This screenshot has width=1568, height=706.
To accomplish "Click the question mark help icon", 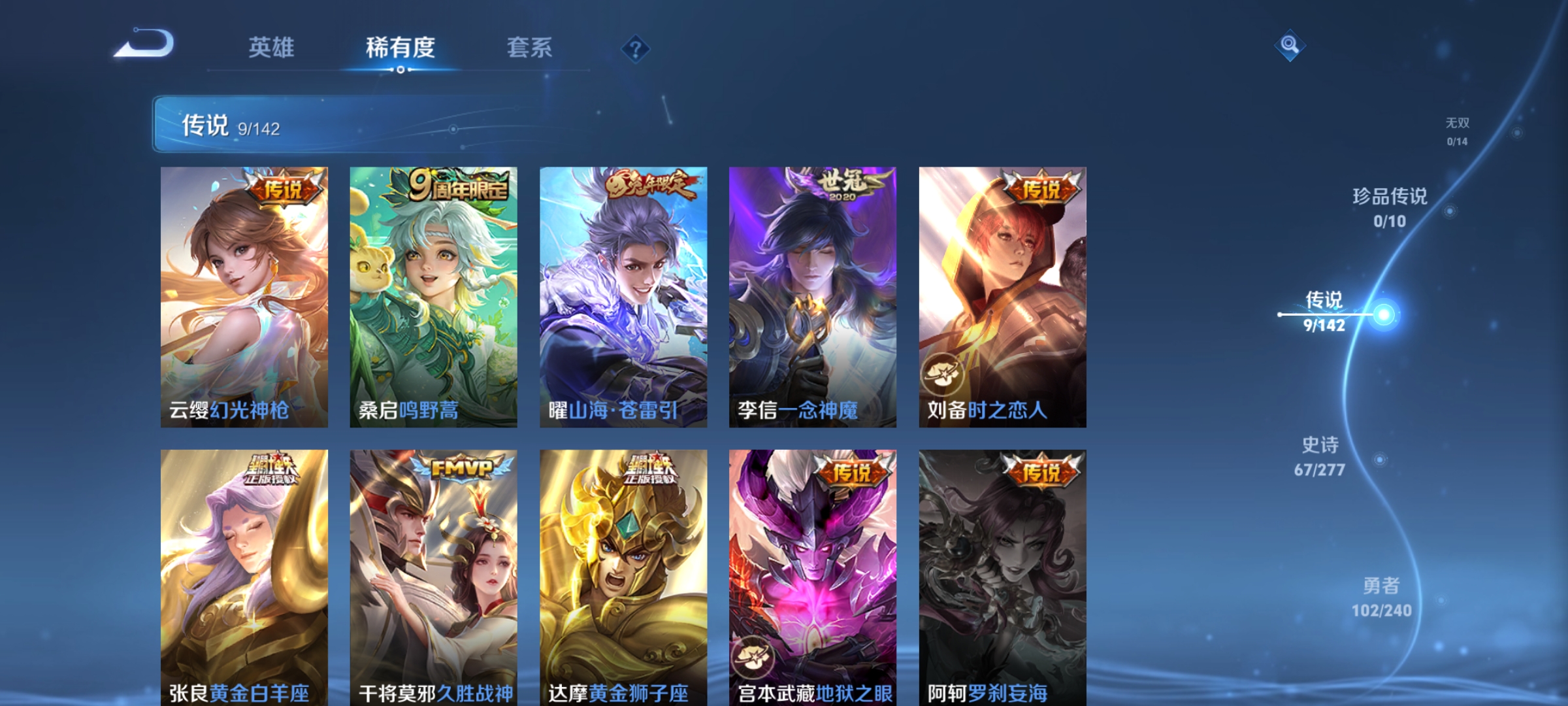I will coord(636,50).
